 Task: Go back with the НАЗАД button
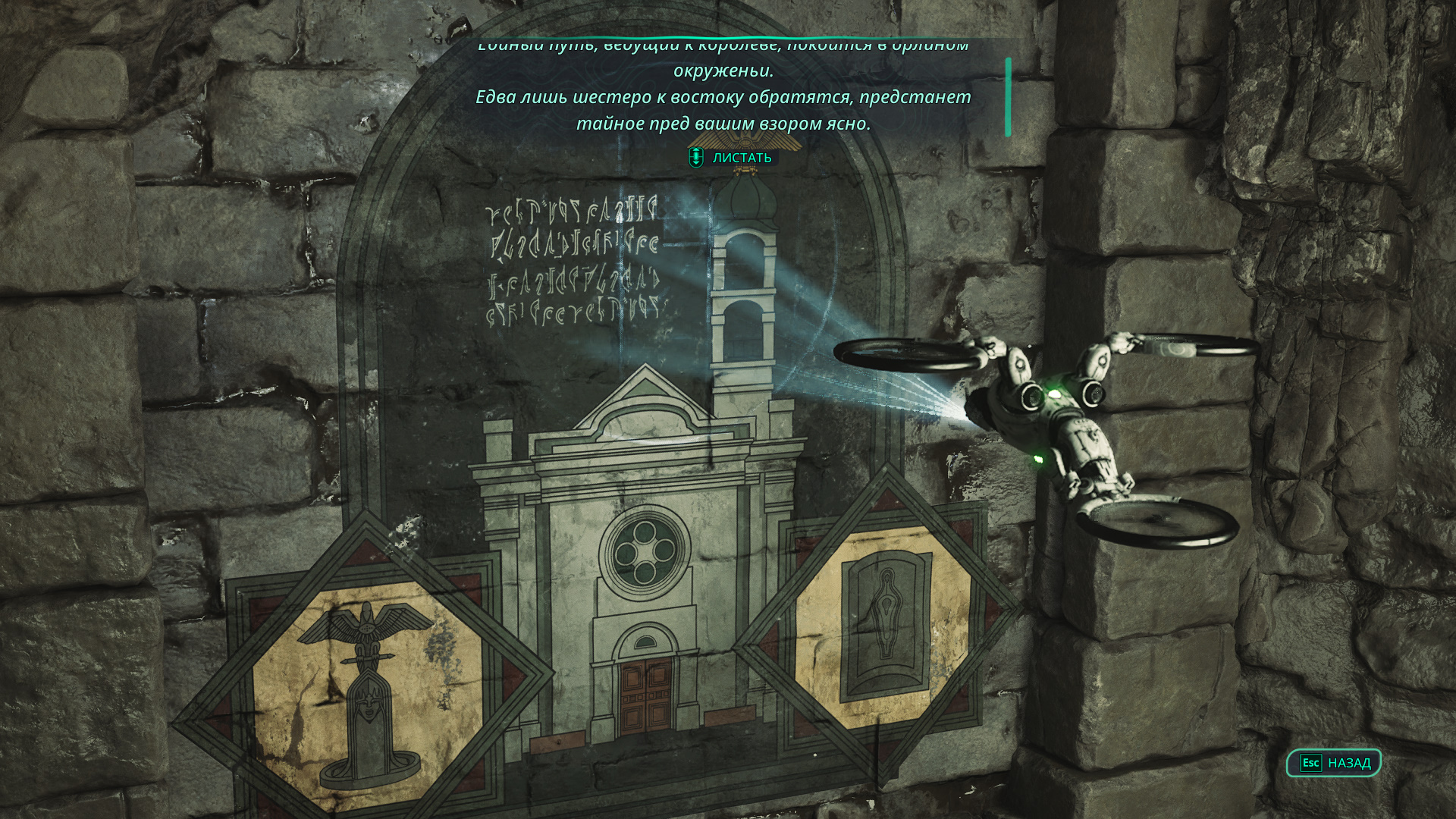click(x=1334, y=763)
